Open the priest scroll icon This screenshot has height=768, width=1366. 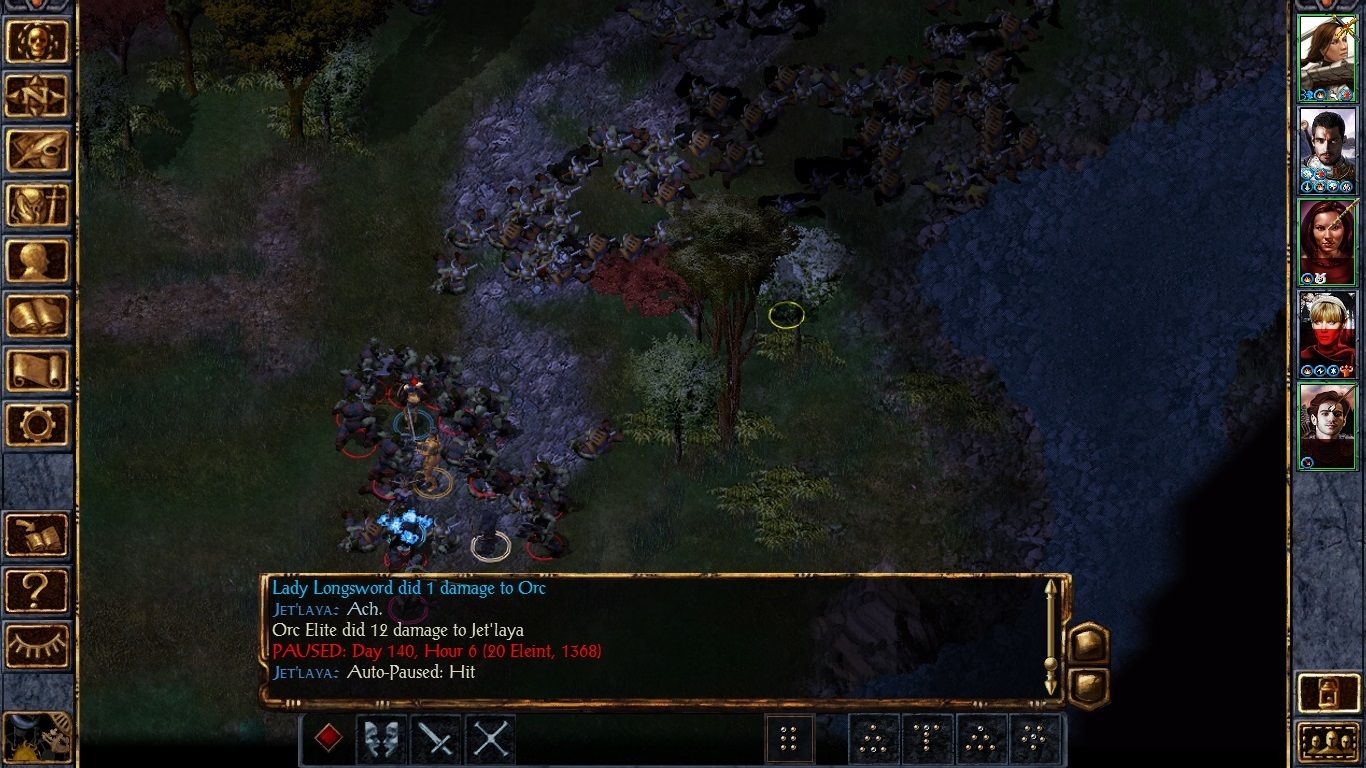38,370
